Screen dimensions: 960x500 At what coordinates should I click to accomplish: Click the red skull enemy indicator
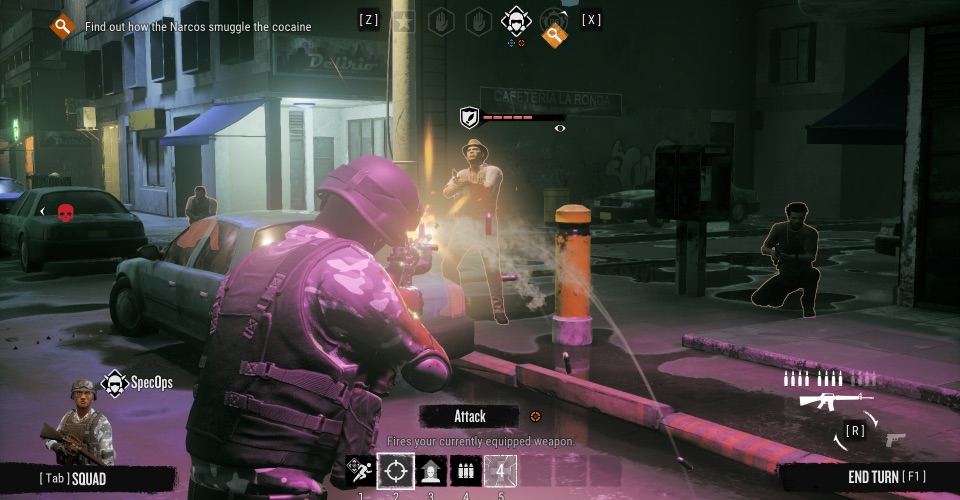click(65, 212)
